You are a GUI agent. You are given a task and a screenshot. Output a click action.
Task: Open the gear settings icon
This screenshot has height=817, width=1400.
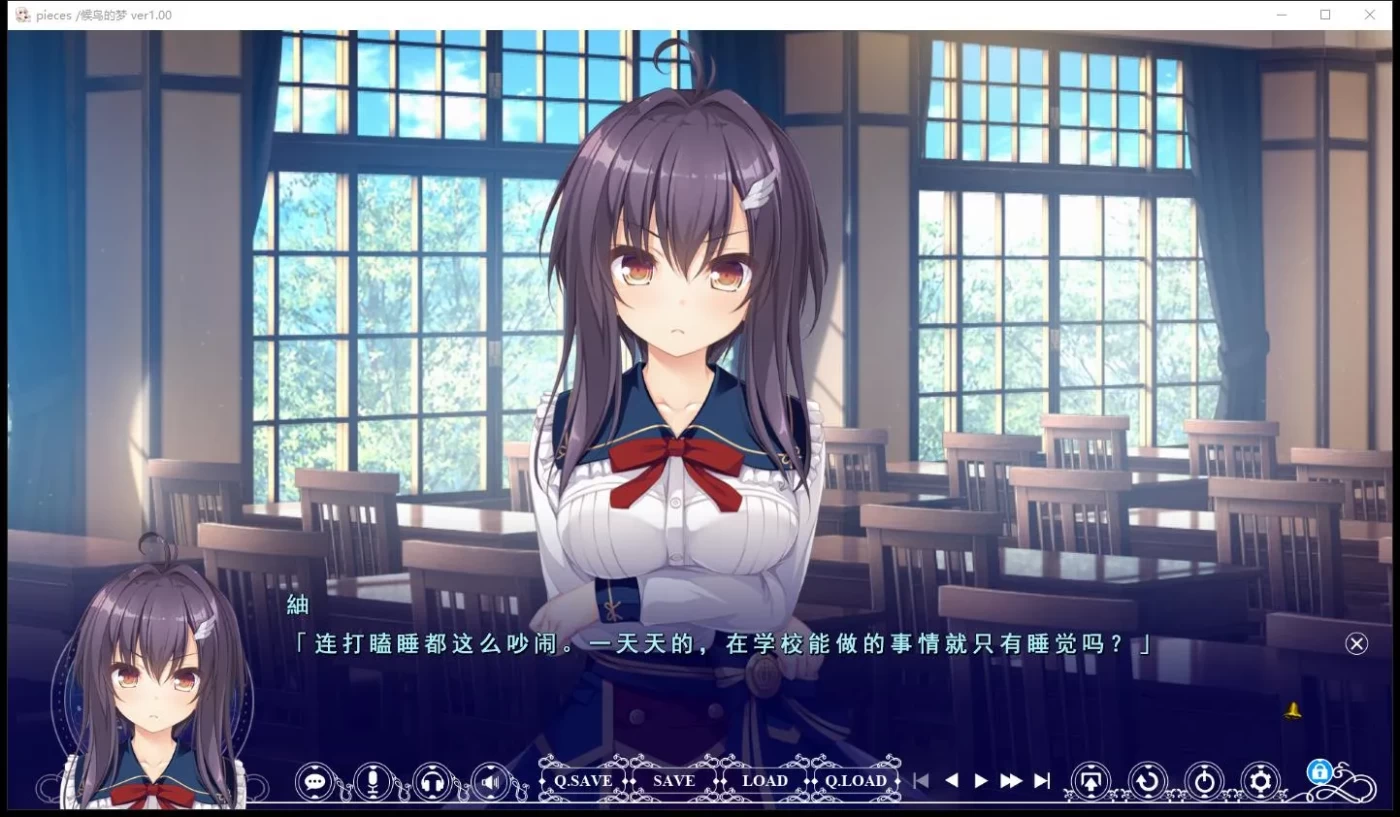pyautogui.click(x=1260, y=781)
